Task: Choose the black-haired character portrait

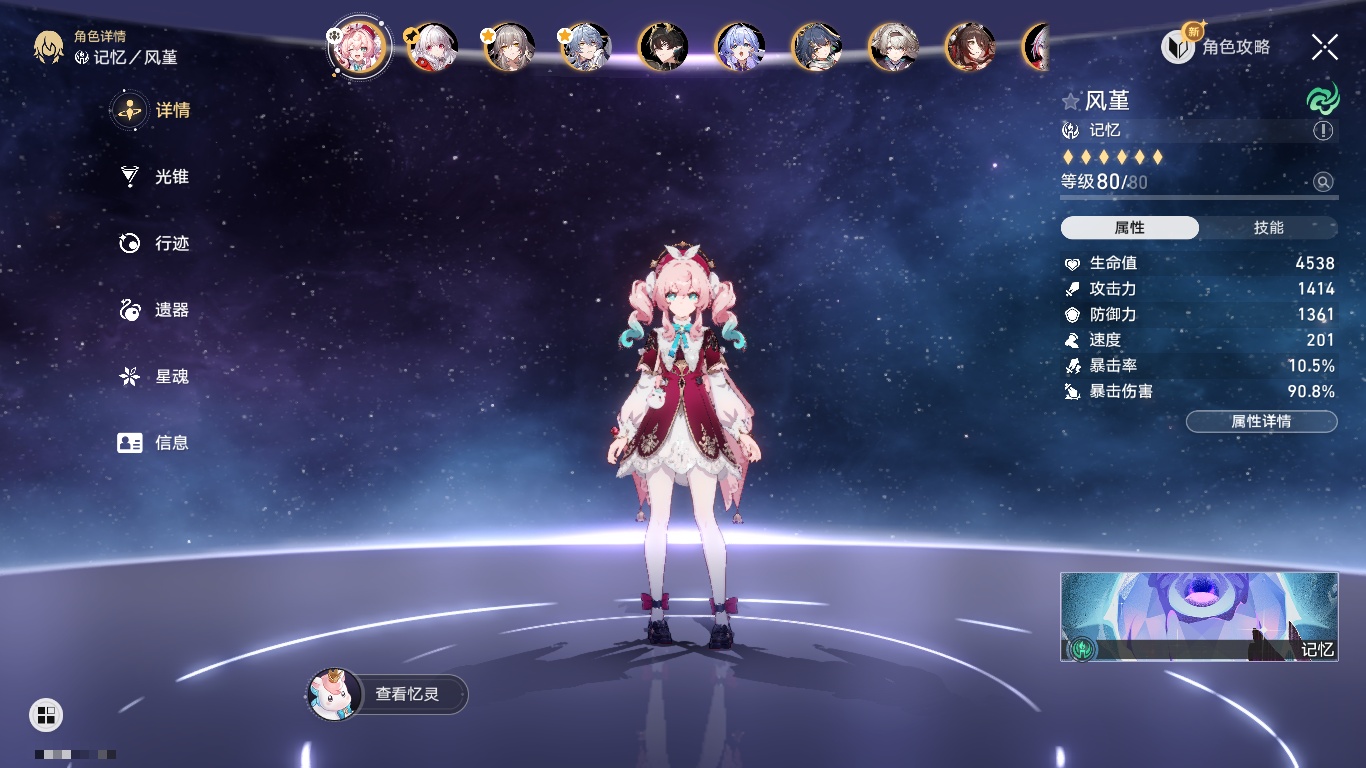Action: tap(663, 47)
